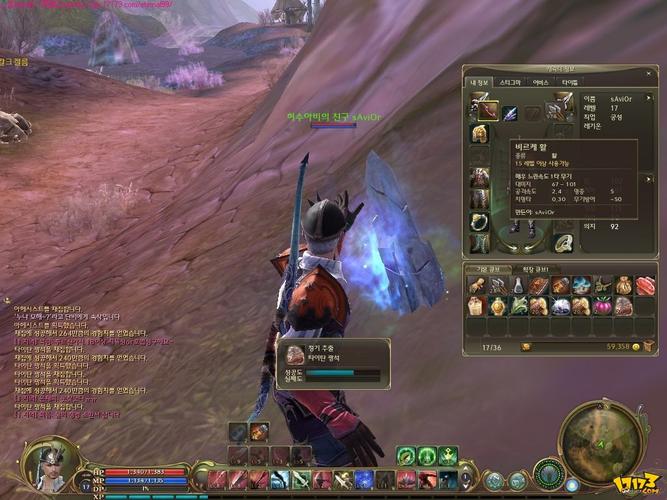The width and height of the screenshot is (667, 500).
Task: Open the 어비스 tab in character window
Action: coord(540,81)
